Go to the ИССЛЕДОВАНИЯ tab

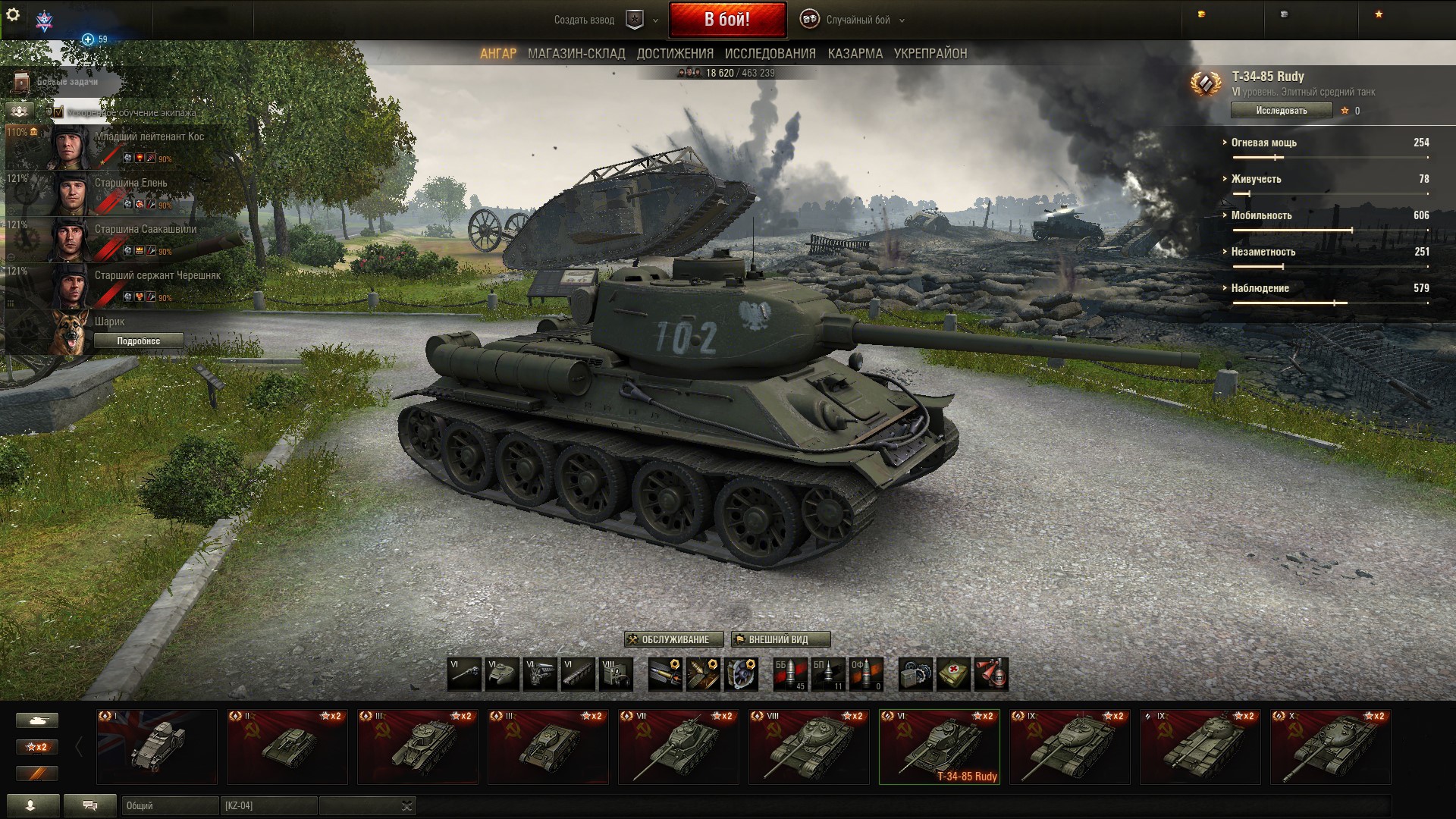[770, 54]
